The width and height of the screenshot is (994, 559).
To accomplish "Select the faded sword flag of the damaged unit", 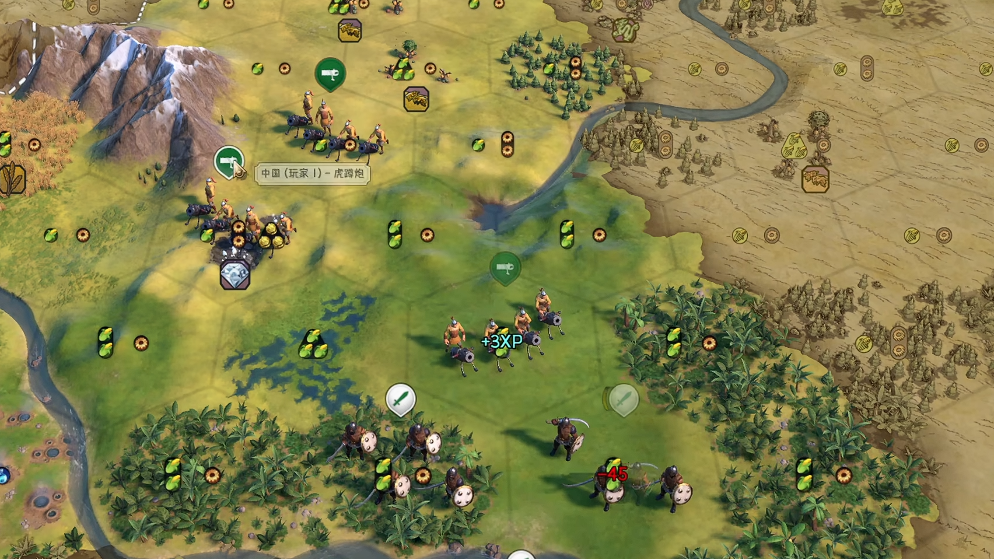I will 623,399.
